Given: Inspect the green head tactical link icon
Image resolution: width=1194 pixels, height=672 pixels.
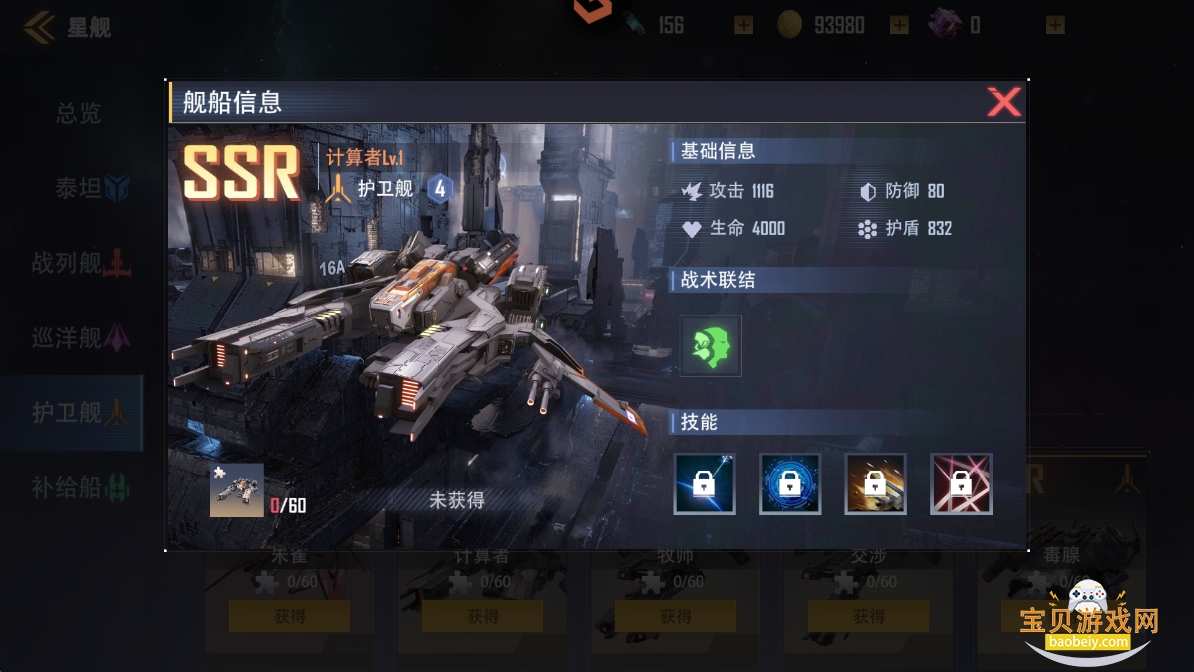Looking at the screenshot, I should coord(711,346).
